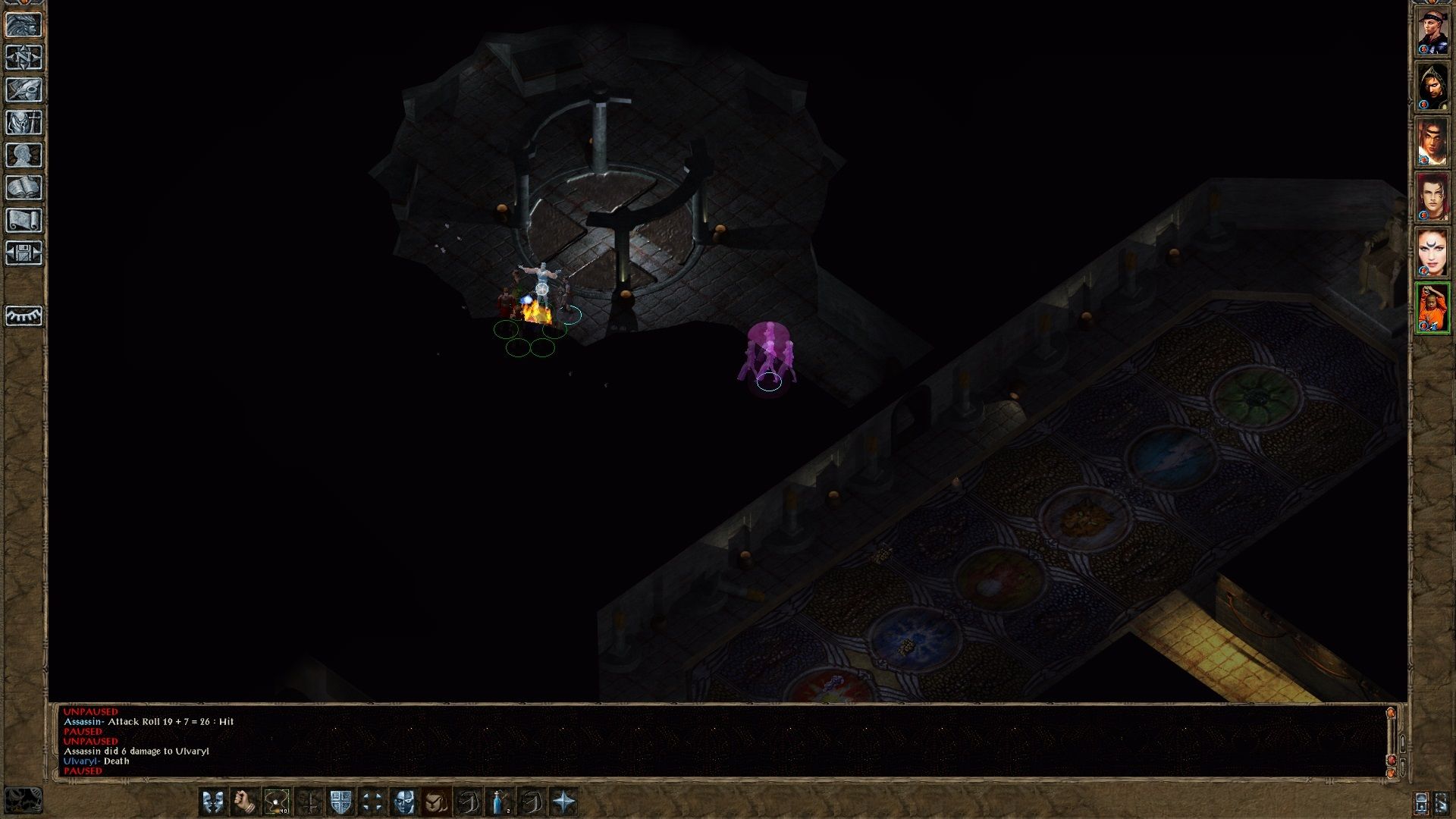
Task: Select the return-to-game dragon head button
Action: click(x=24, y=24)
